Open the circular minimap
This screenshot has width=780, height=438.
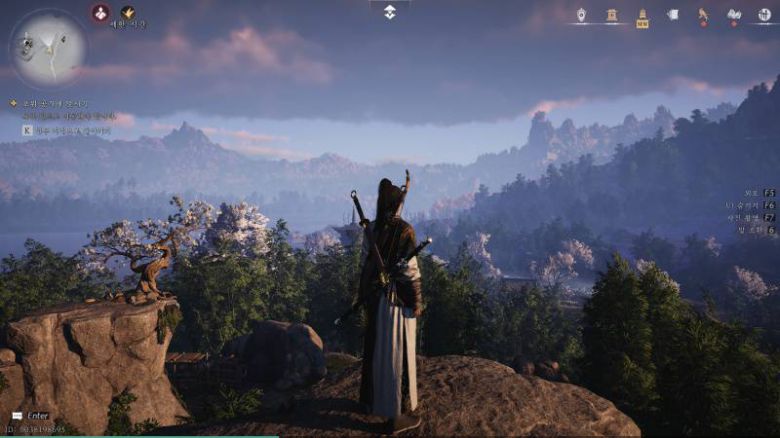[x=47, y=49]
